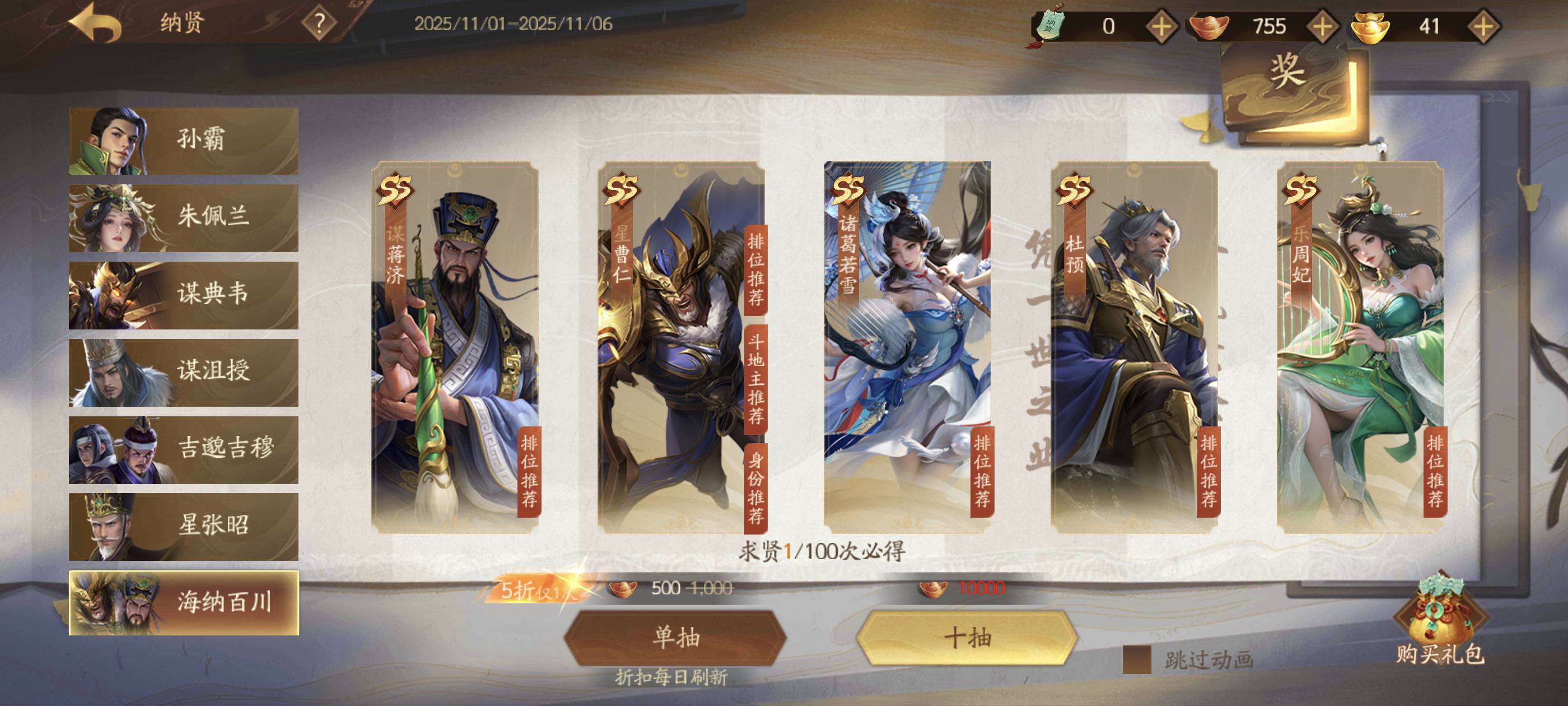The image size is (1568, 706).
Task: Open the question mark help info
Action: (319, 24)
